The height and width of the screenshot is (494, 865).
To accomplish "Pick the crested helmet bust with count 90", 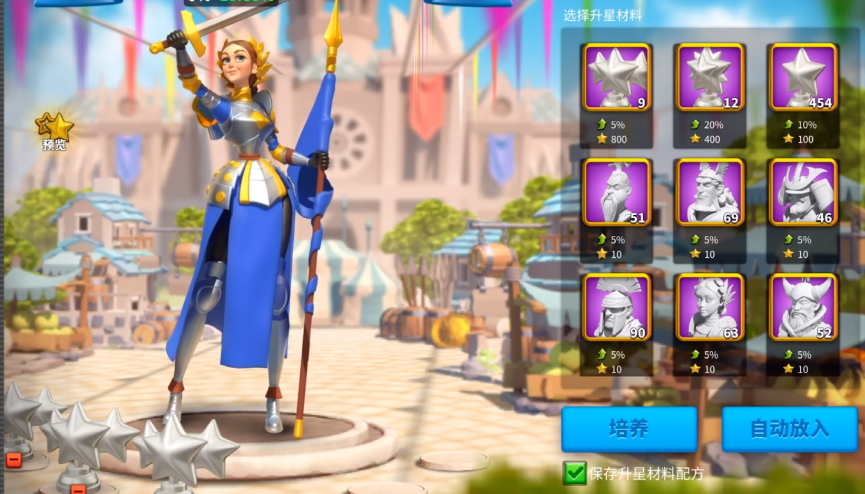I will pyautogui.click(x=617, y=307).
